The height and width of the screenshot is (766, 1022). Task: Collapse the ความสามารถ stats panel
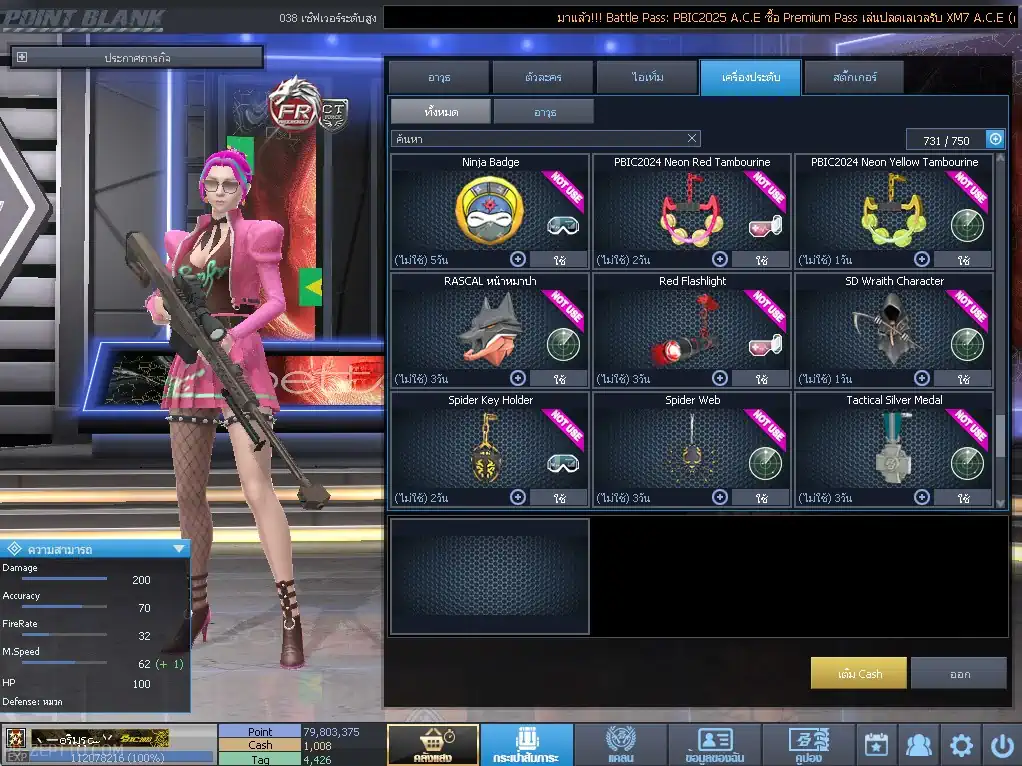[x=179, y=548]
